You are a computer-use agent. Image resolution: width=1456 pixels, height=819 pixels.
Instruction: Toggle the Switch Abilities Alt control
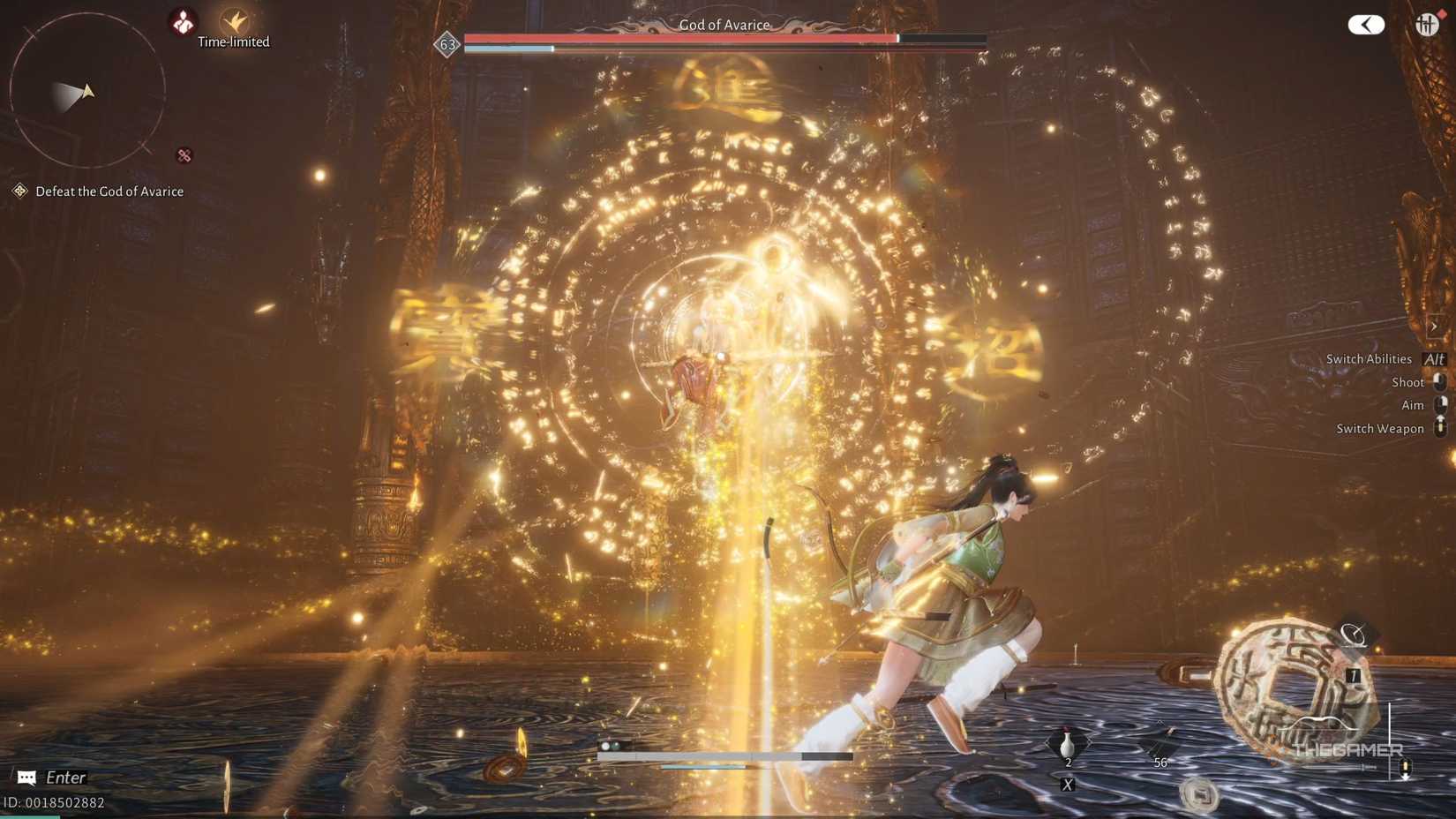click(x=1435, y=359)
